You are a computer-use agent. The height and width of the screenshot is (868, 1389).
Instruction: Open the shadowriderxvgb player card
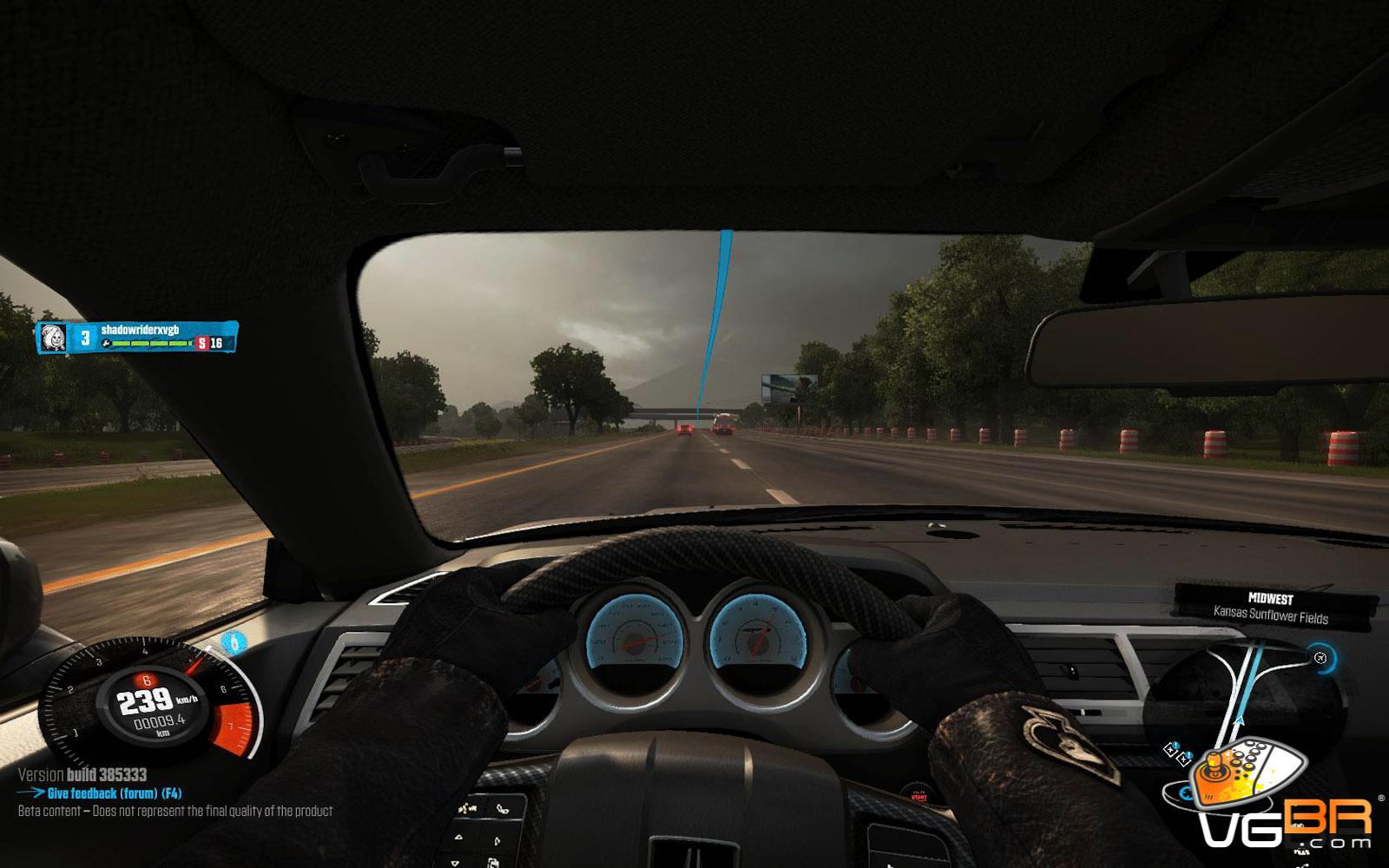(139, 337)
